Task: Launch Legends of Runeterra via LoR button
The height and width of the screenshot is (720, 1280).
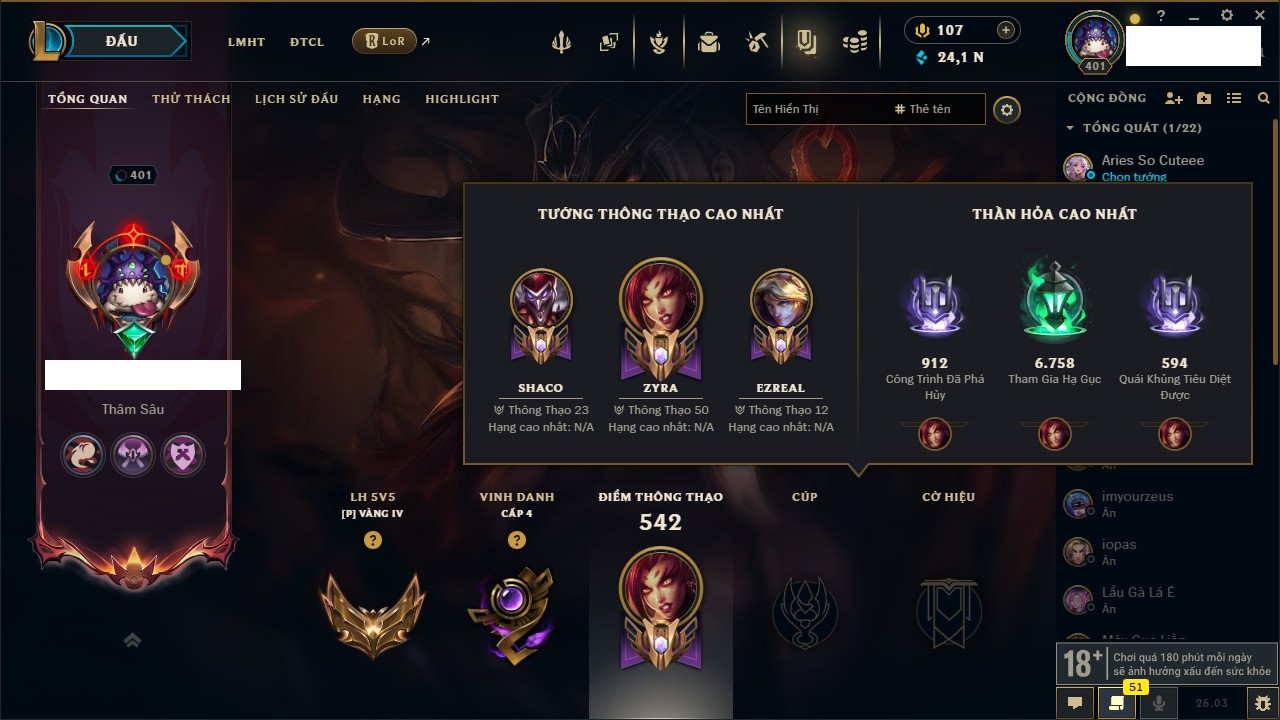Action: [x=384, y=41]
